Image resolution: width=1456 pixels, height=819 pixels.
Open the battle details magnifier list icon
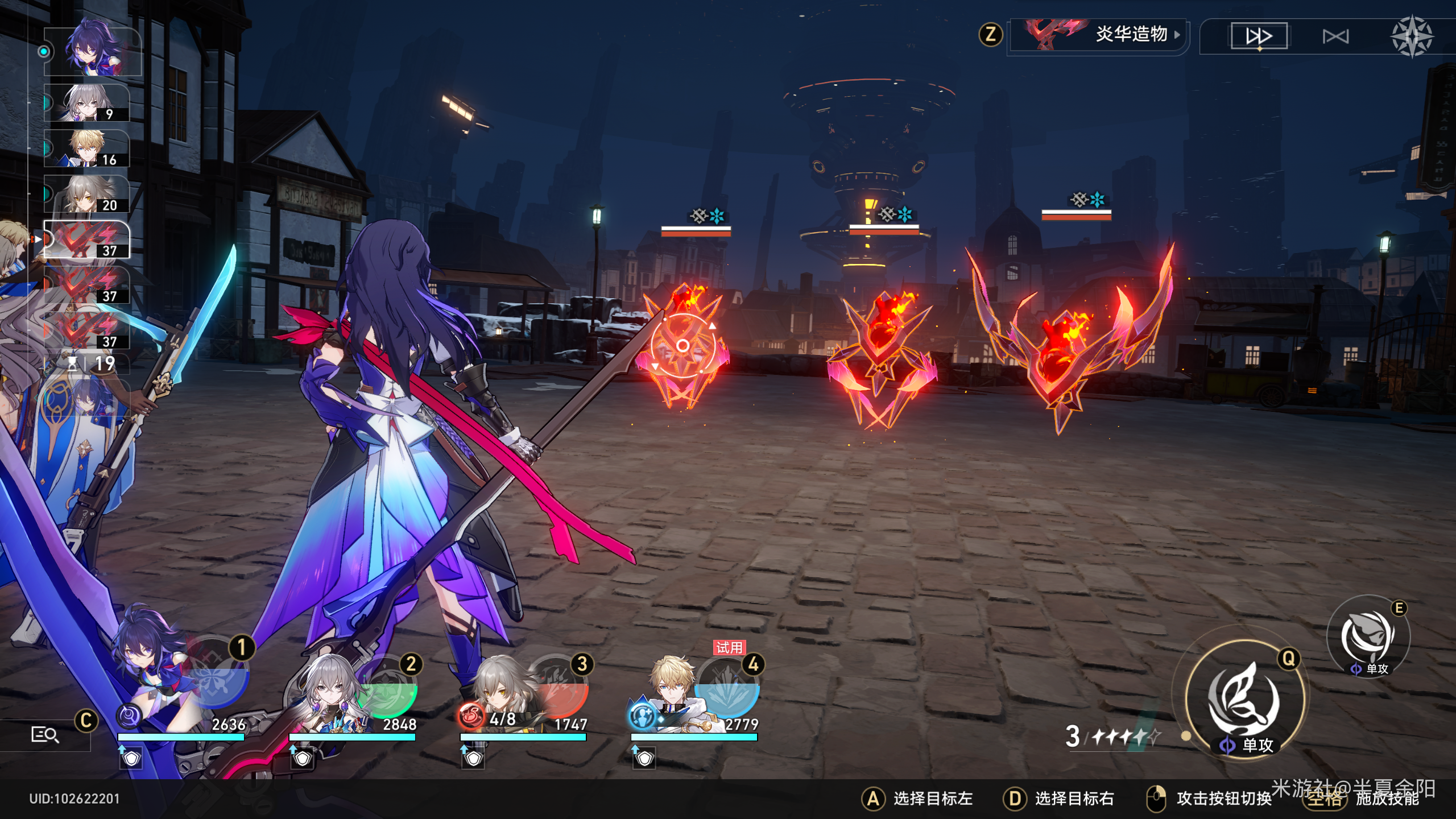[44, 735]
